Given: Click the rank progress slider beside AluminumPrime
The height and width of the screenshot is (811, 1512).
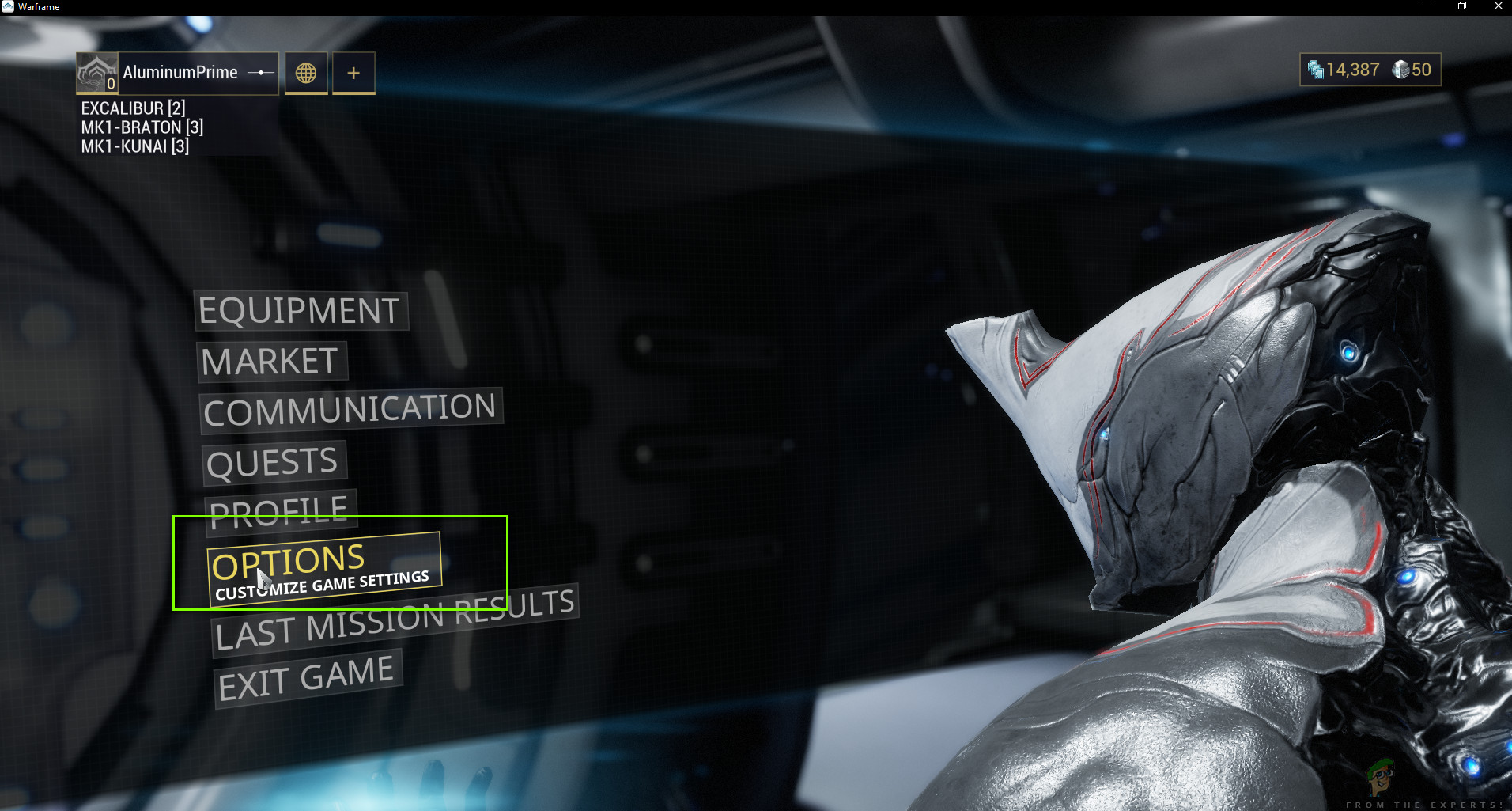Looking at the screenshot, I should pyautogui.click(x=260, y=72).
